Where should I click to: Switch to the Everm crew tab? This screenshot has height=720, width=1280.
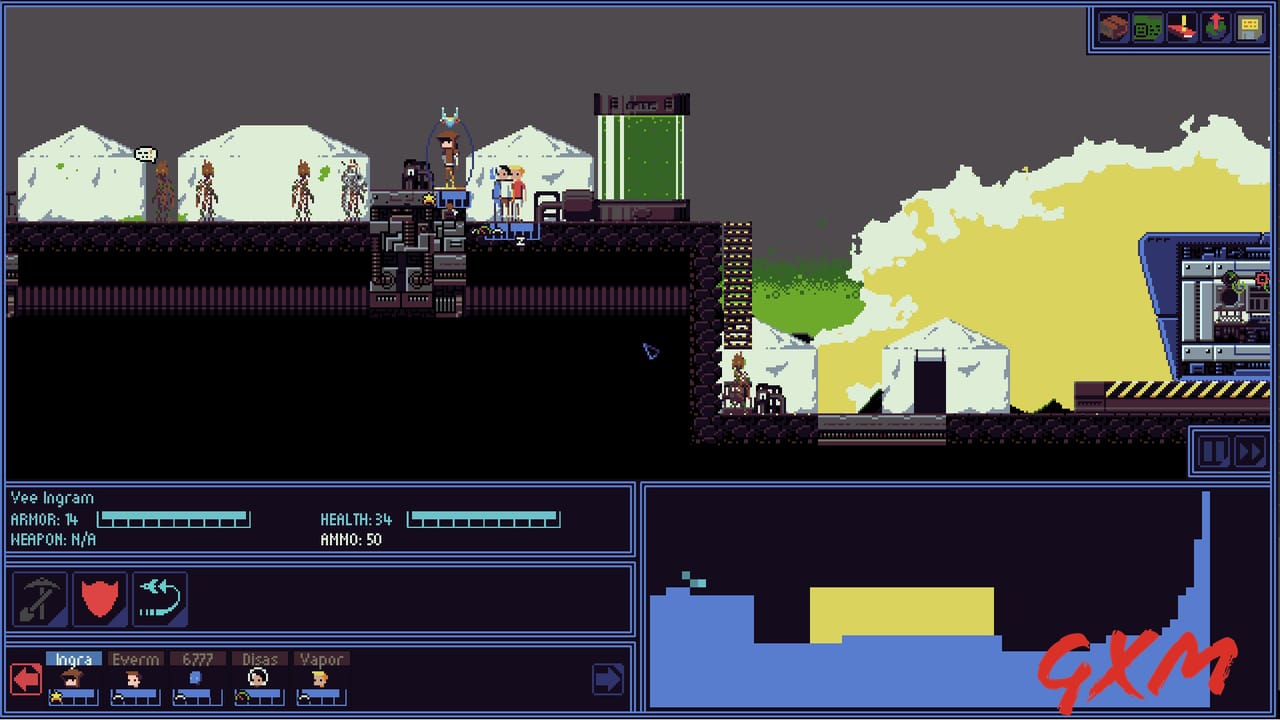[135, 659]
